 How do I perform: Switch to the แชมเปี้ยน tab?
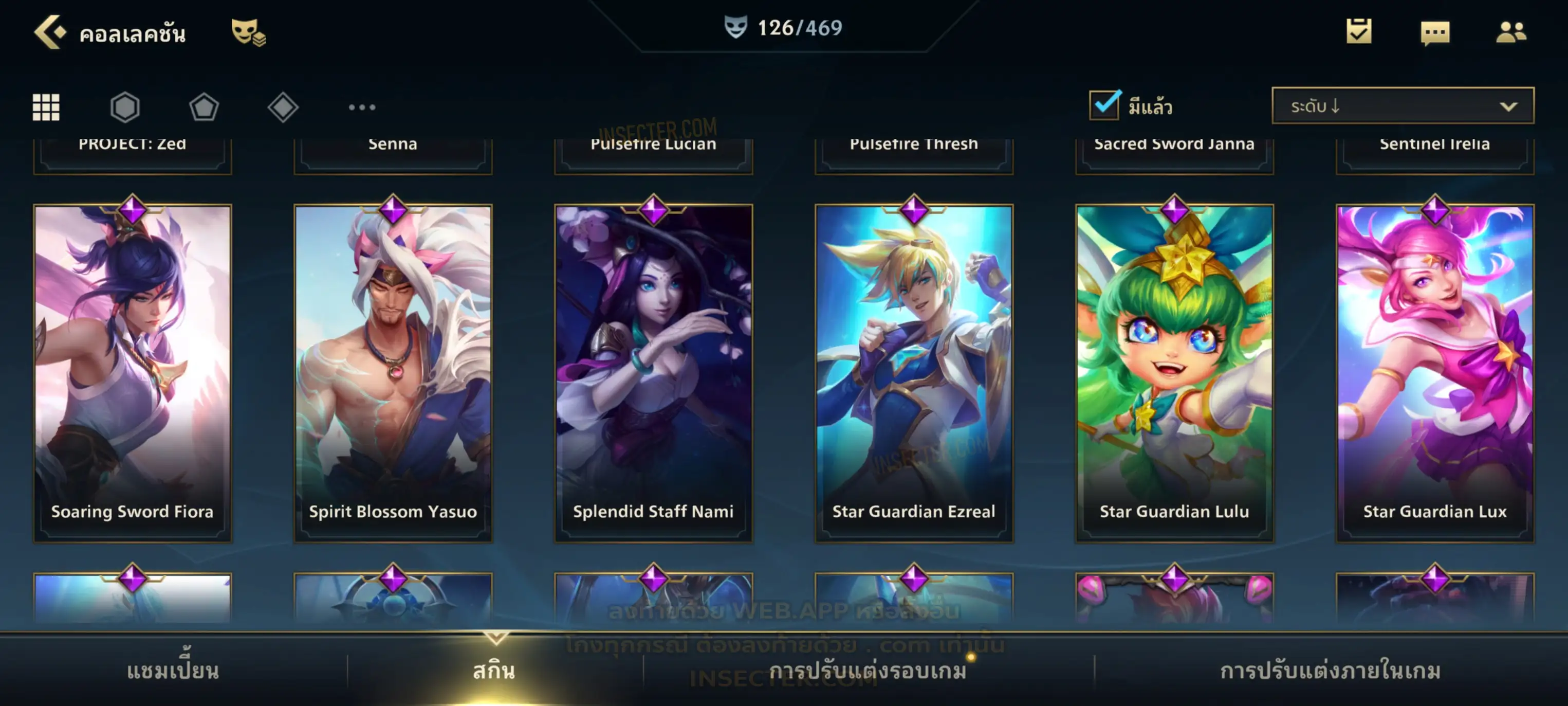(x=173, y=671)
